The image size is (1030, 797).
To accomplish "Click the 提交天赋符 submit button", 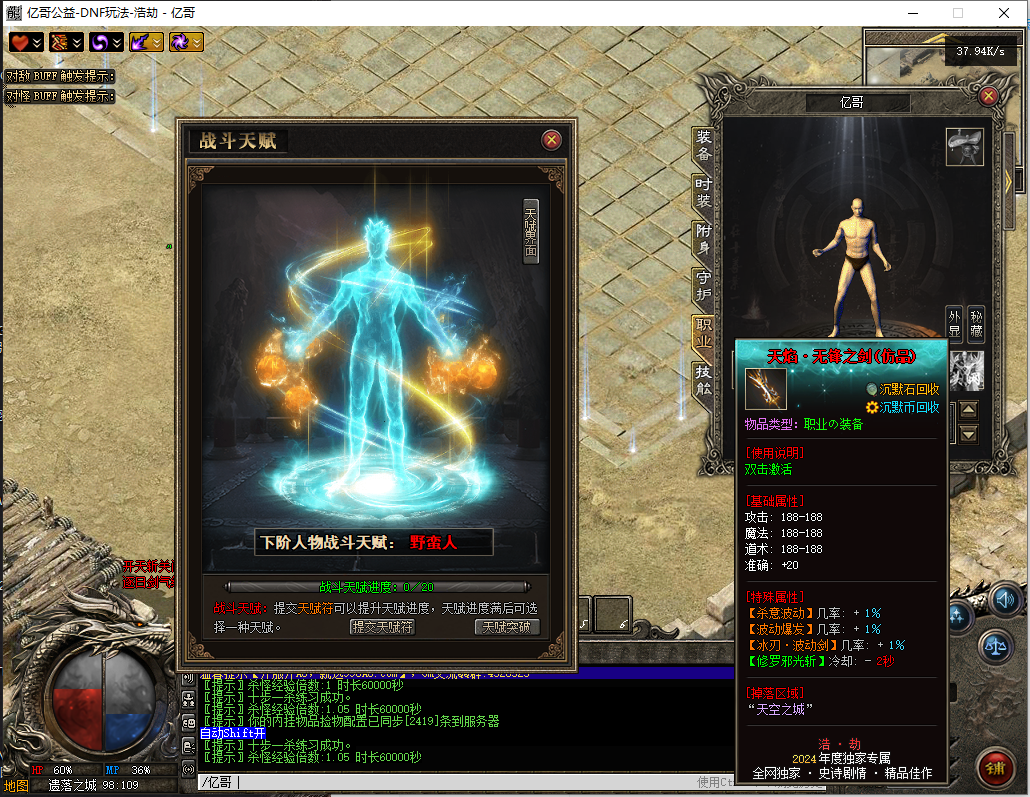I will [x=381, y=627].
